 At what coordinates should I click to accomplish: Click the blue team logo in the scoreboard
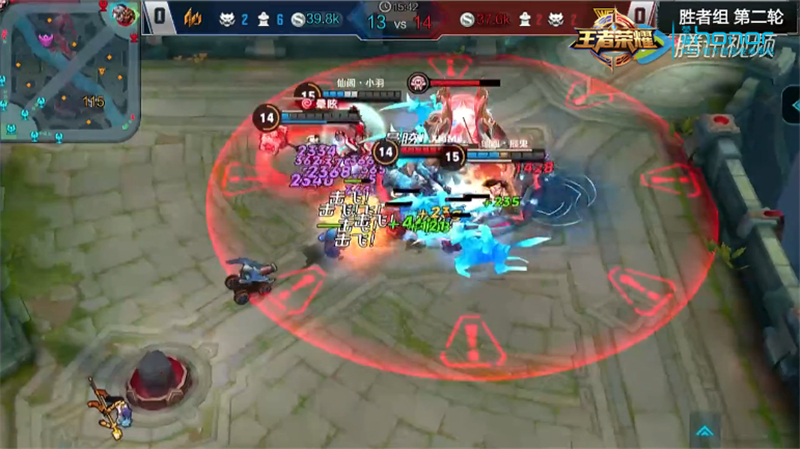point(192,18)
